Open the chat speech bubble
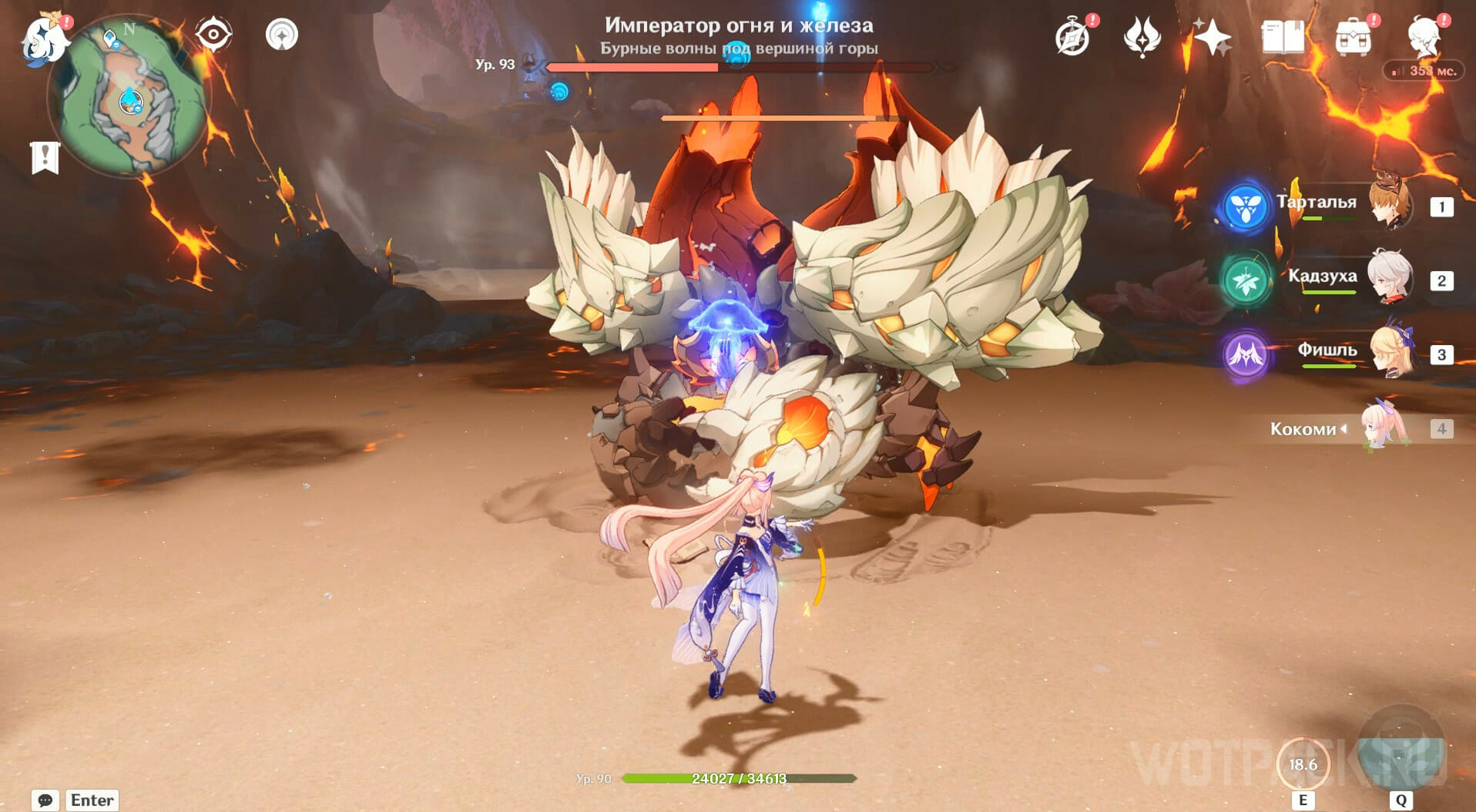Screen dimensions: 1476x812 click(x=45, y=800)
